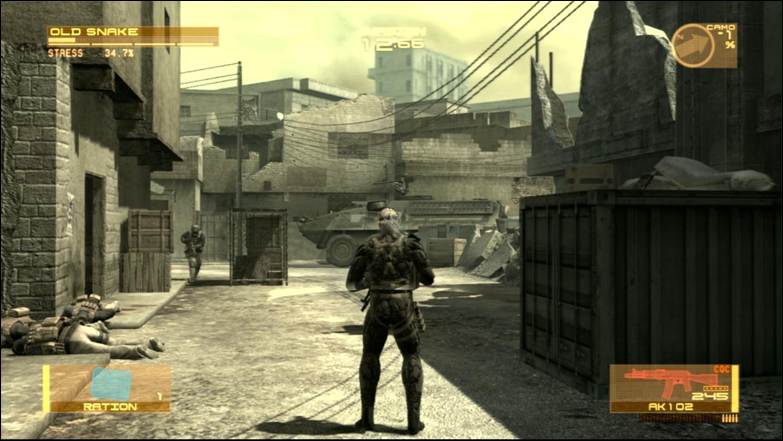
Task: Click the camo index compass icon
Action: [x=693, y=45]
